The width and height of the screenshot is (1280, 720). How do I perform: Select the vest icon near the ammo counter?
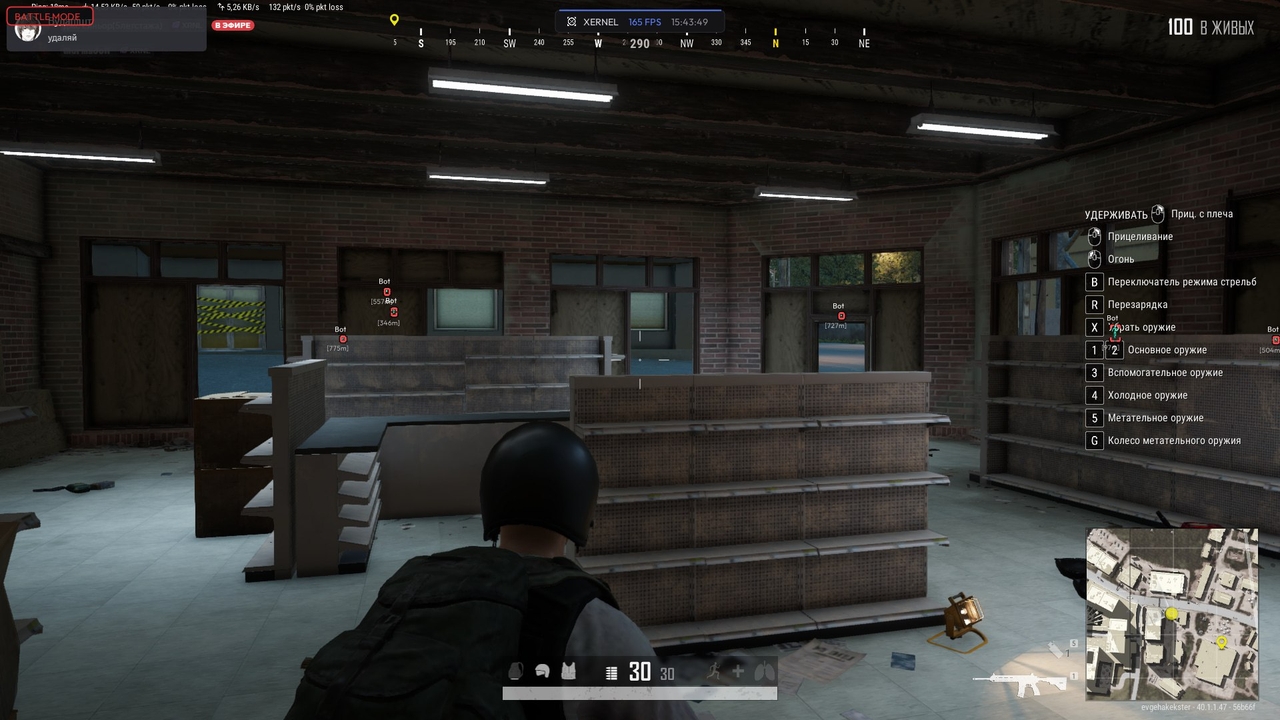pyautogui.click(x=568, y=672)
